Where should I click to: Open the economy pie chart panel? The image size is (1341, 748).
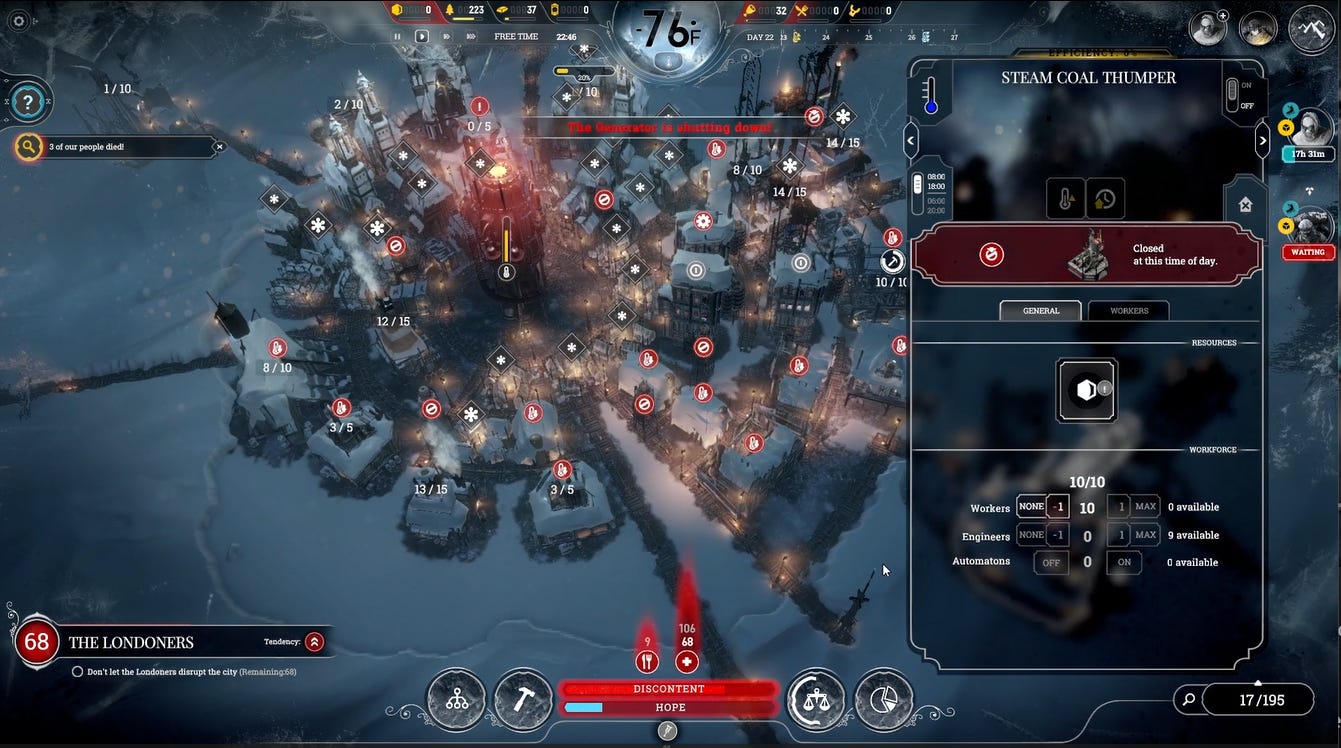(884, 700)
